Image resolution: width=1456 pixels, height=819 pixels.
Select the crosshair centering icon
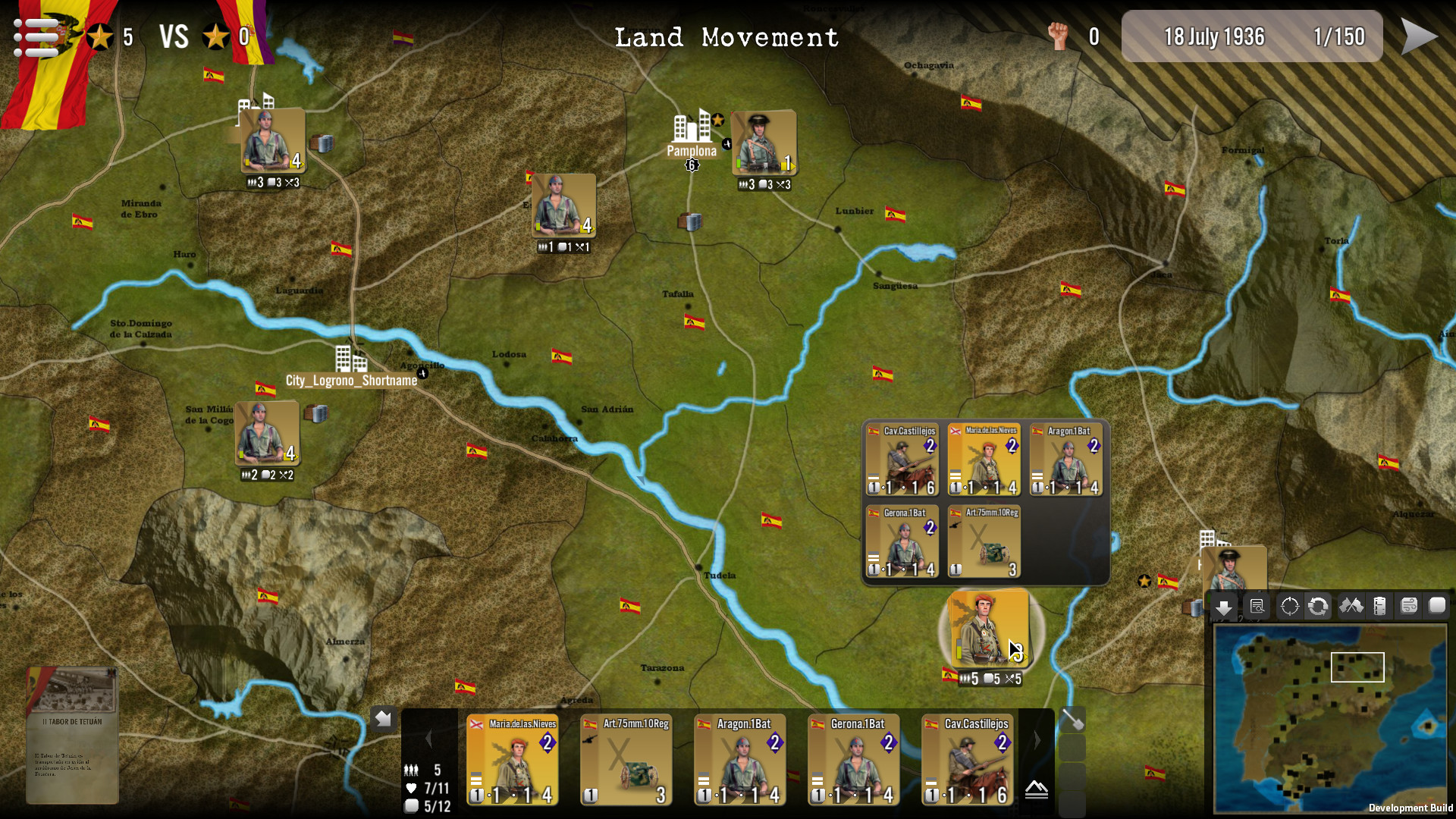click(x=1288, y=607)
